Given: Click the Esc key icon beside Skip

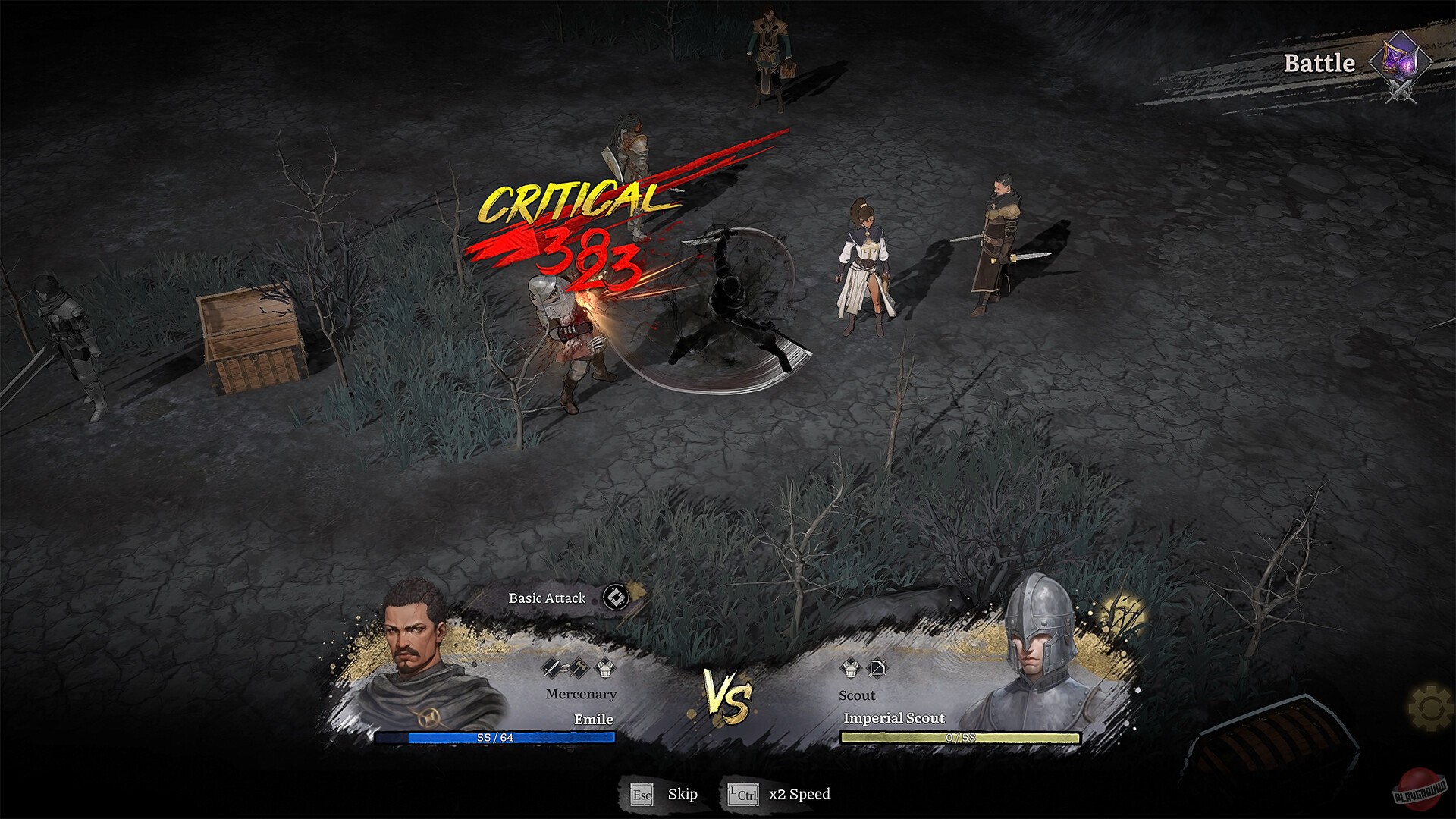Looking at the screenshot, I should click(x=642, y=795).
